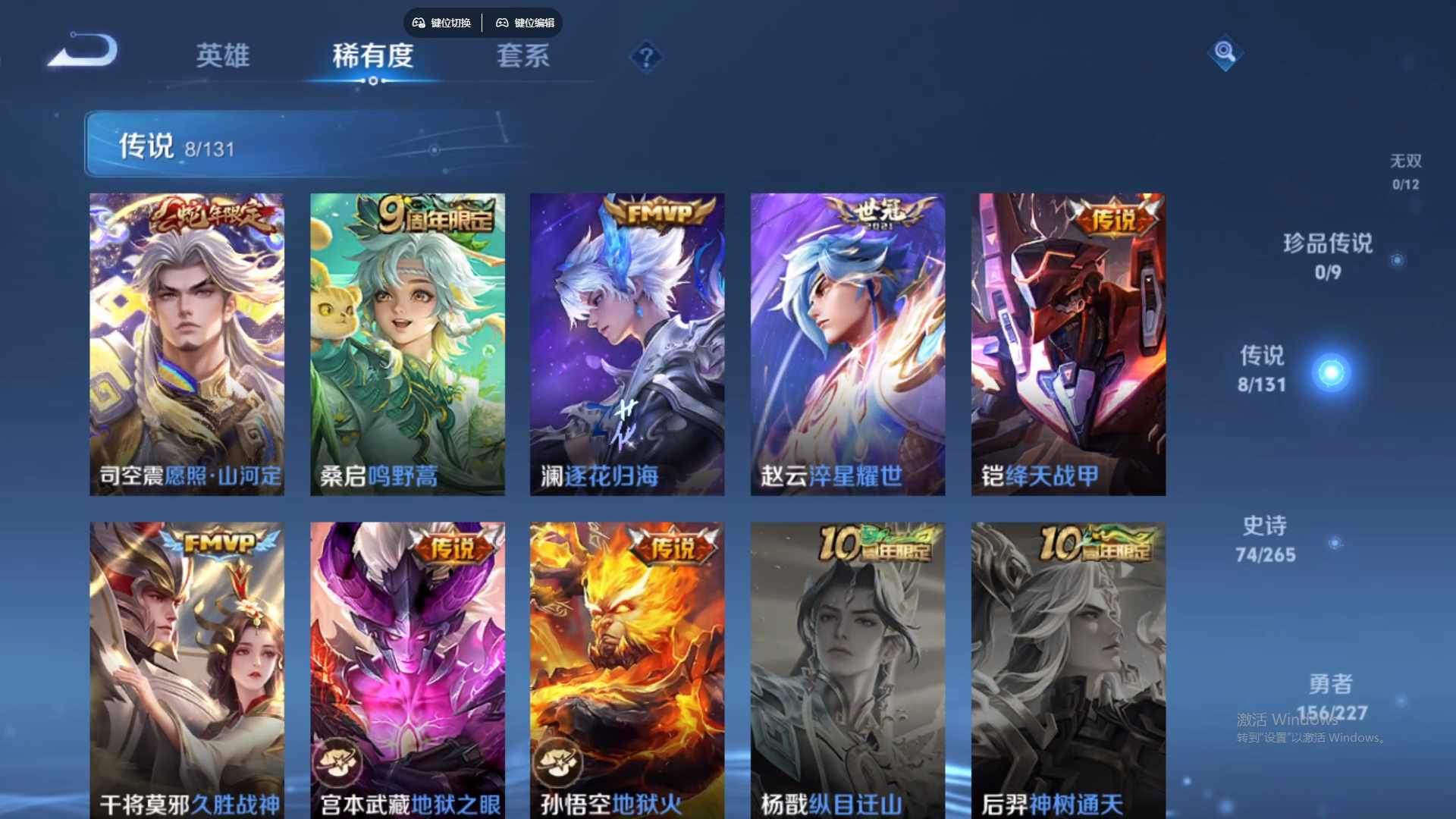Open the search with the magnifier icon

(x=1225, y=54)
